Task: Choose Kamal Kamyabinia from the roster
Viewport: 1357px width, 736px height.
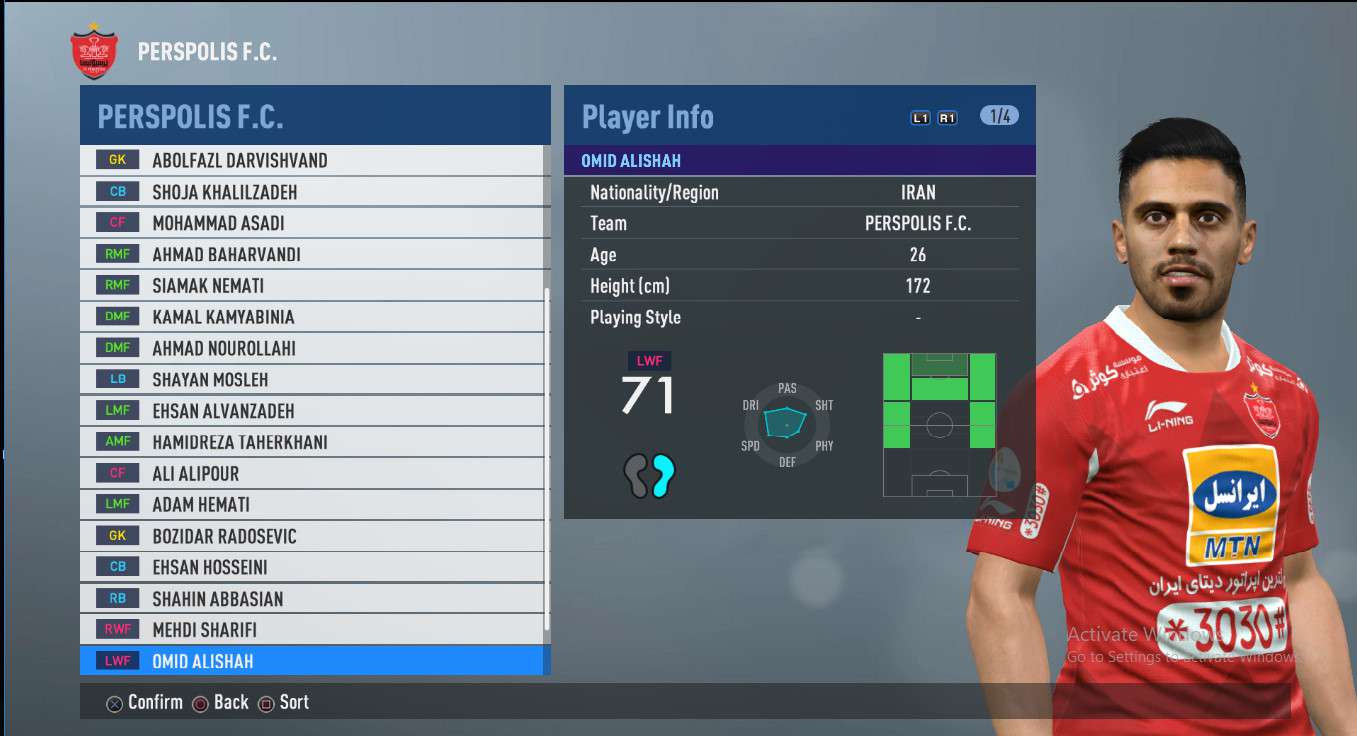Action: tap(312, 317)
